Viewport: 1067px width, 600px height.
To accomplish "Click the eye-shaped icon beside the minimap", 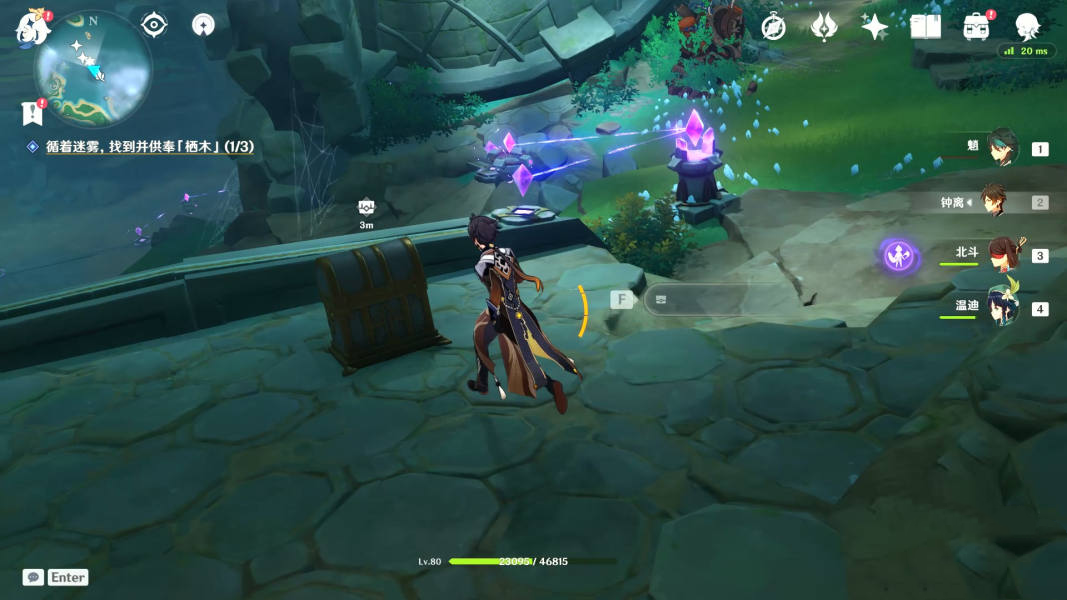I will (x=154, y=25).
